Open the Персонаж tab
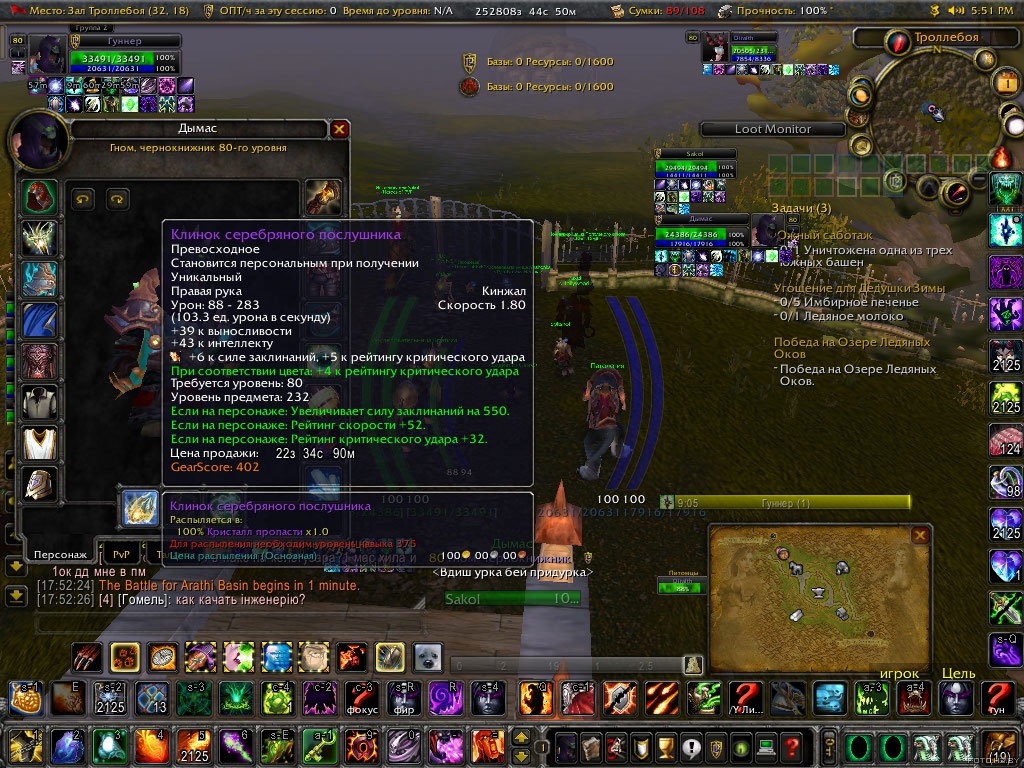The width and height of the screenshot is (1024, 768). pyautogui.click(x=62, y=553)
